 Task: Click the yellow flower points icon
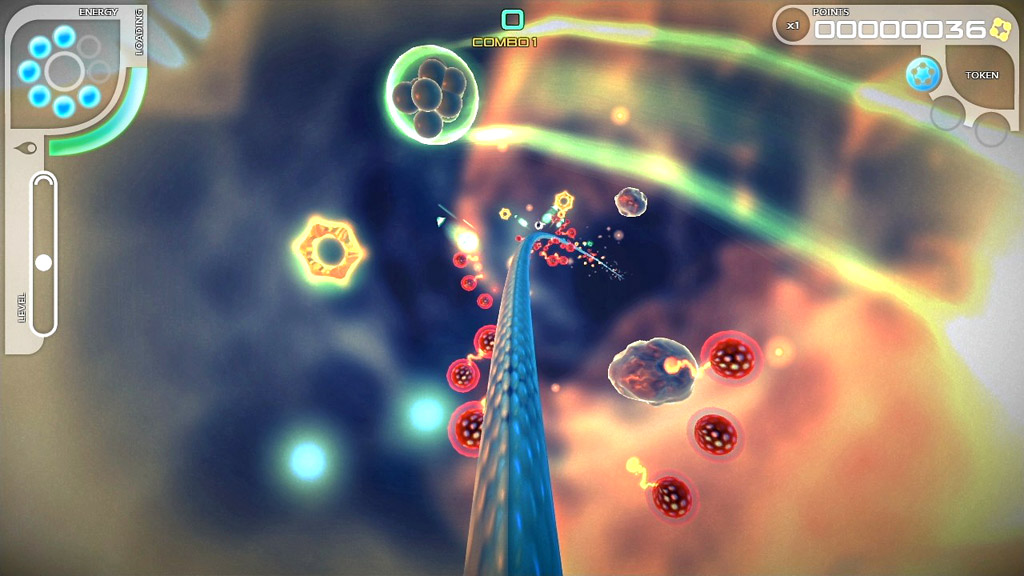click(x=999, y=28)
